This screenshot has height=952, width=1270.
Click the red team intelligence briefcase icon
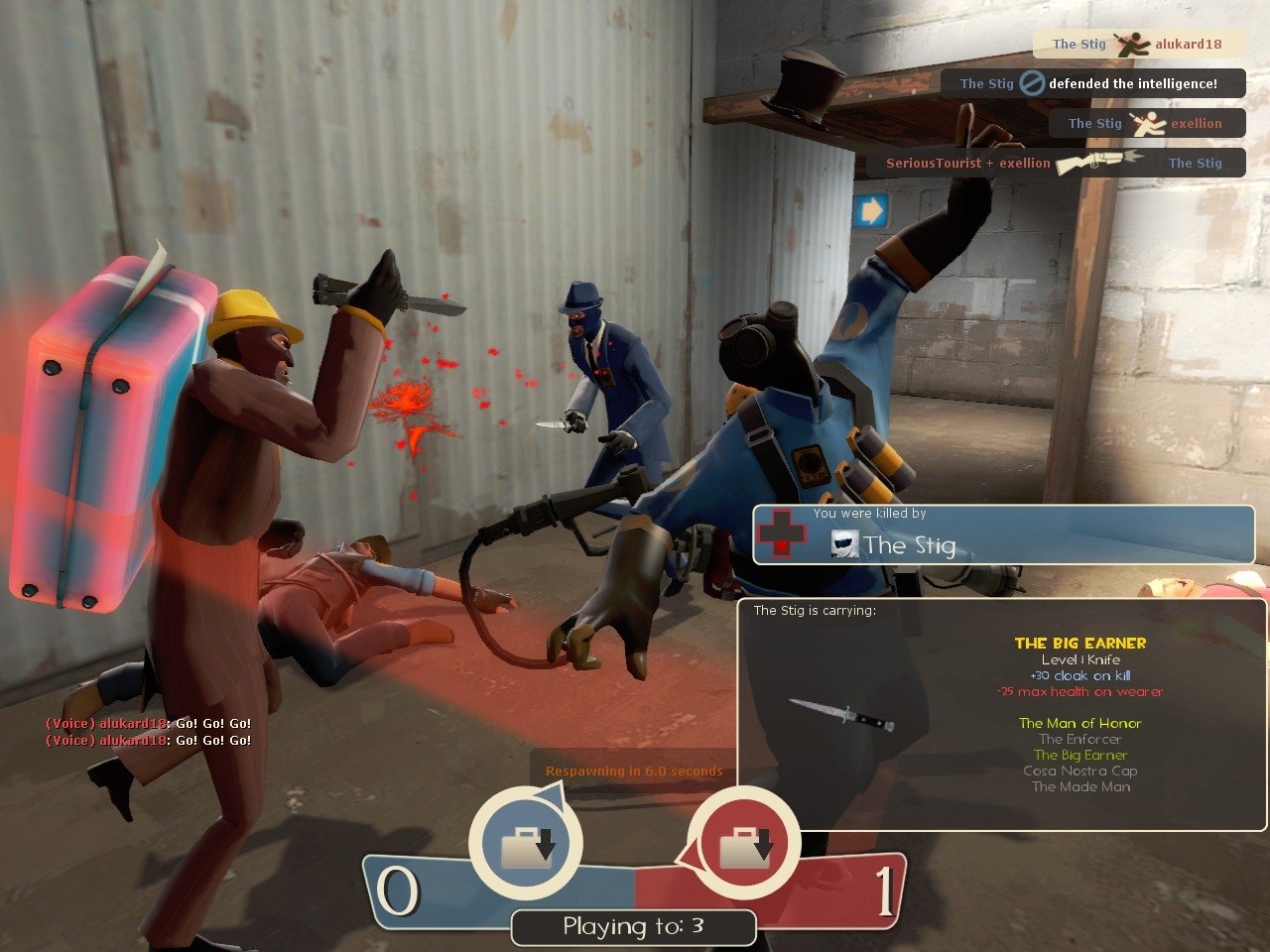[744, 846]
